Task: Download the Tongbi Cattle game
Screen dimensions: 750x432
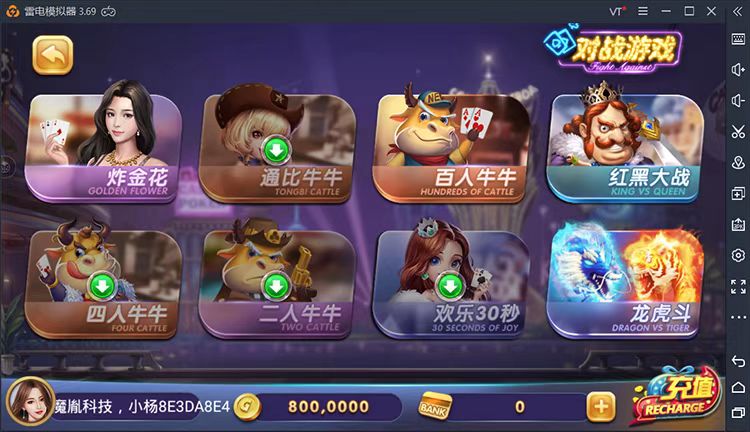Action: [275, 151]
